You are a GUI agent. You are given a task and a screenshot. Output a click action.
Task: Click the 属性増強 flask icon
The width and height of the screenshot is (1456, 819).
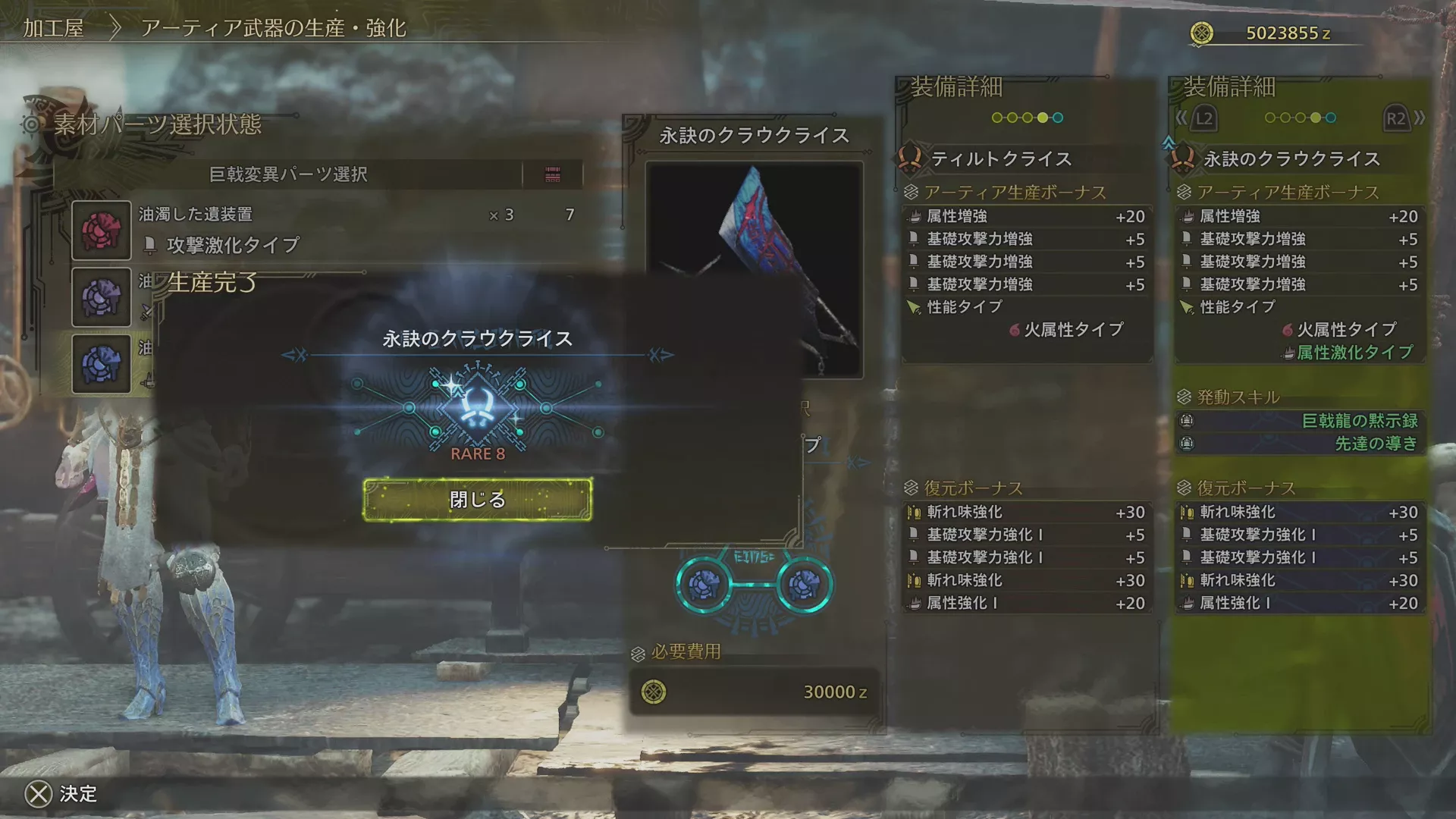[x=916, y=216]
